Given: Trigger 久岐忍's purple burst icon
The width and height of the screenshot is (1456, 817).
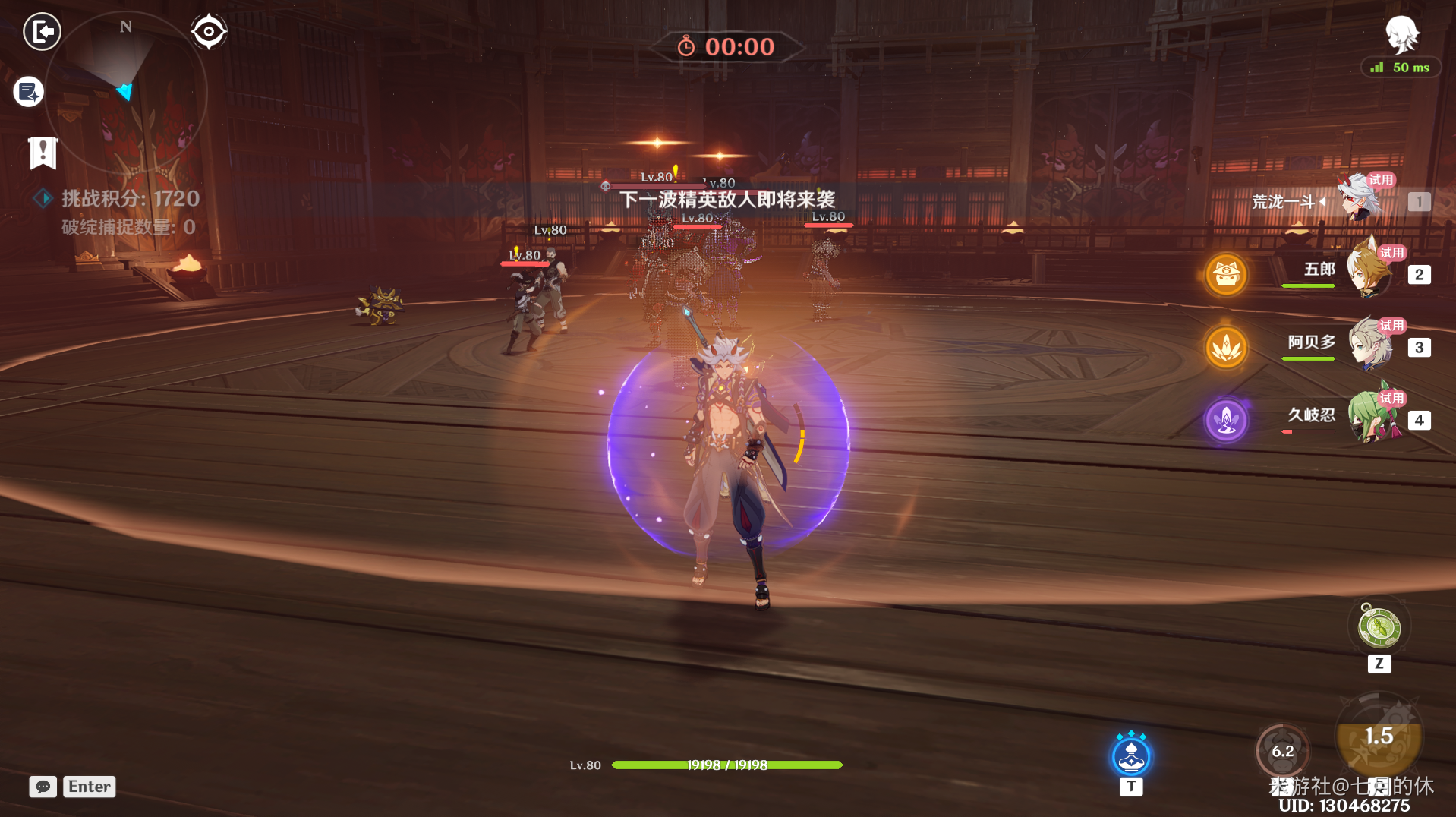Looking at the screenshot, I should click(x=1226, y=420).
